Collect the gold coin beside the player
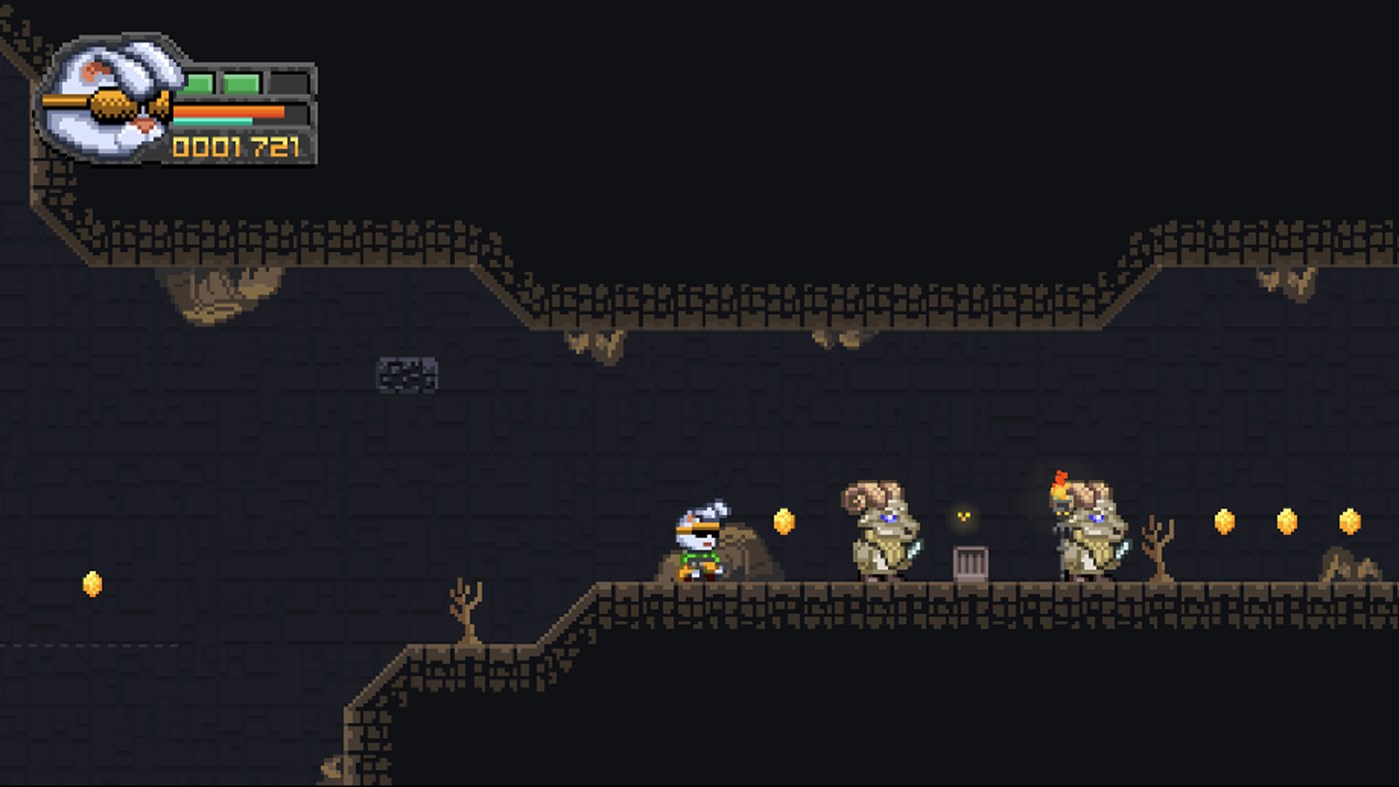Image resolution: width=1399 pixels, height=787 pixels. (x=783, y=522)
